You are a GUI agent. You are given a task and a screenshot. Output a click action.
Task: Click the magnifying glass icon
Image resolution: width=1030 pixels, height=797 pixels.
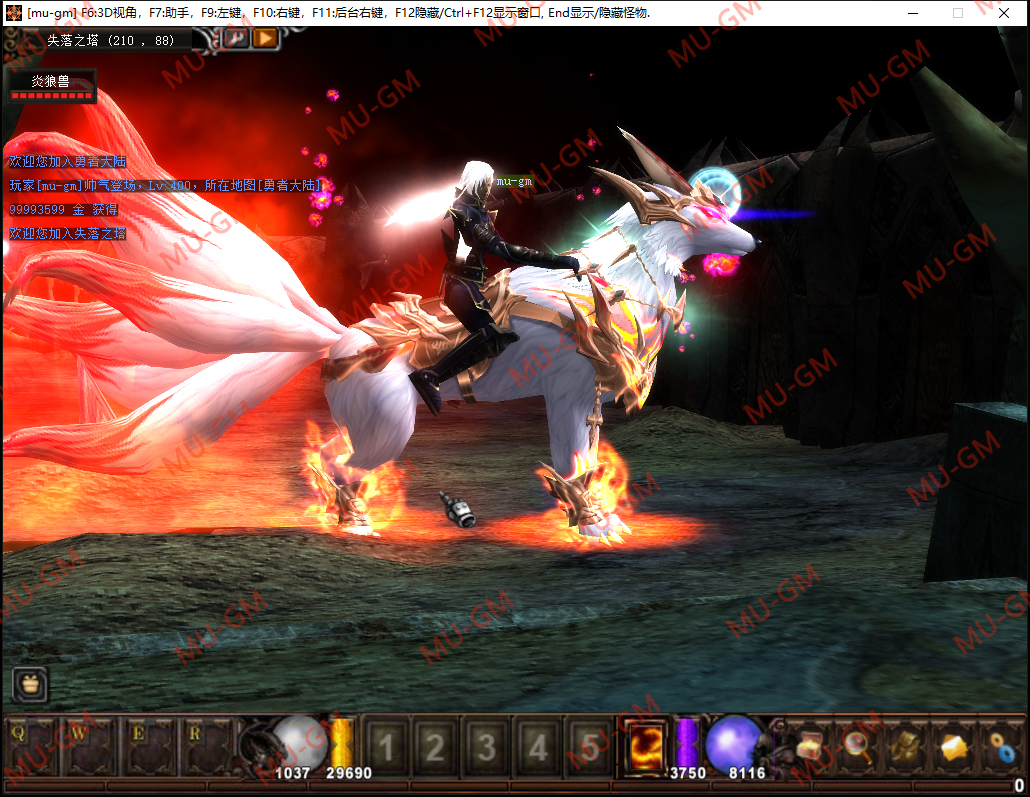pyautogui.click(x=857, y=745)
